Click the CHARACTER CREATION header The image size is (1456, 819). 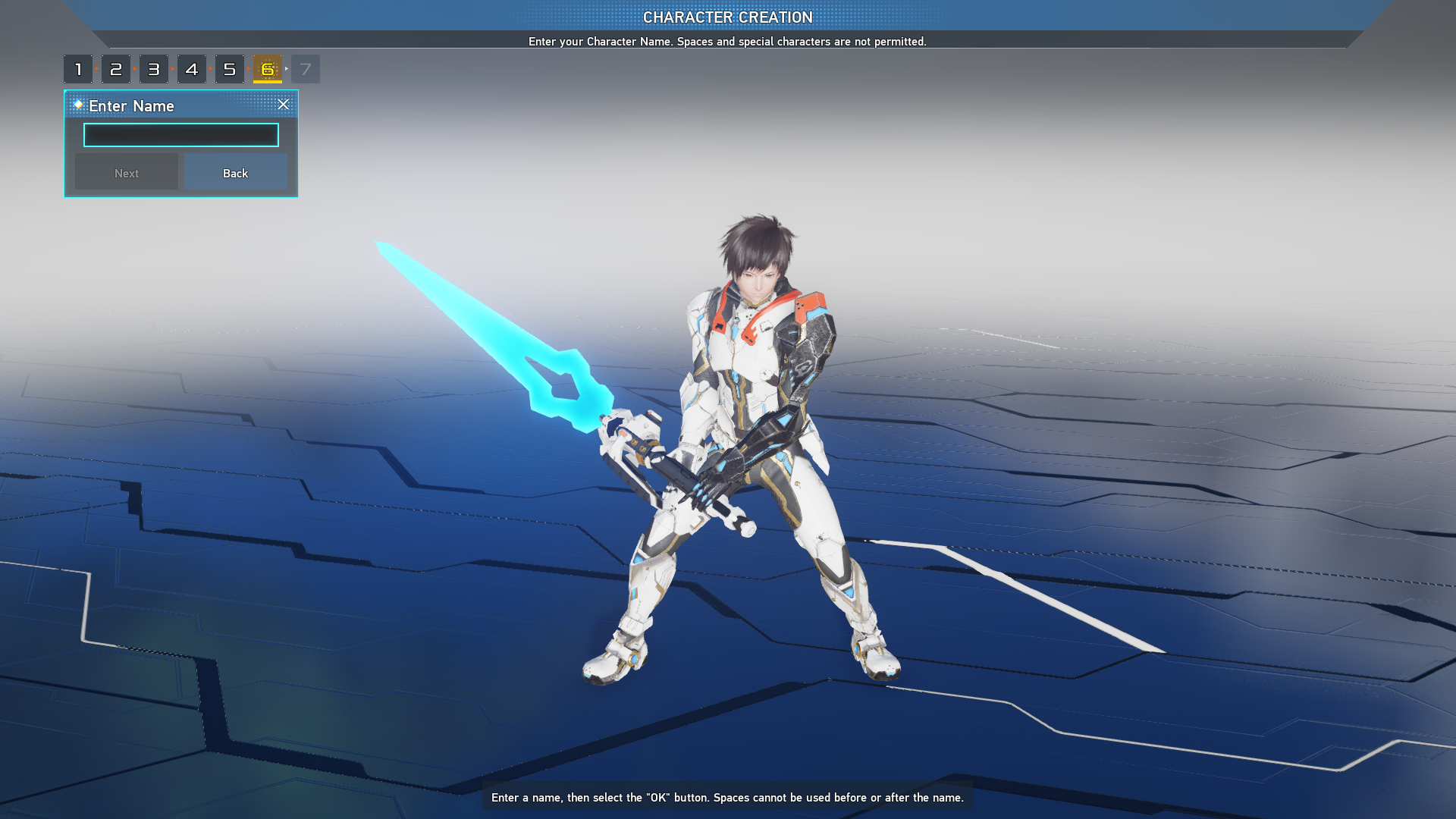point(727,17)
